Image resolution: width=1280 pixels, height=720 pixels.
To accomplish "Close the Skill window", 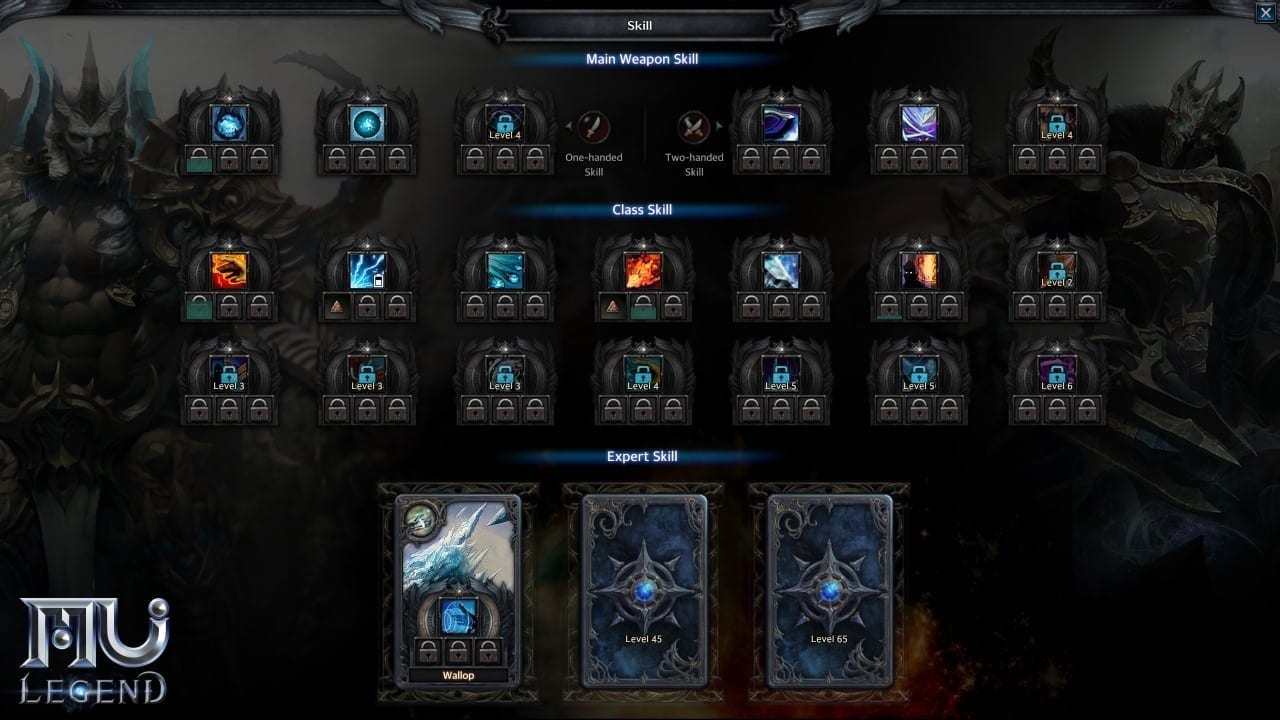I will click(x=1265, y=12).
